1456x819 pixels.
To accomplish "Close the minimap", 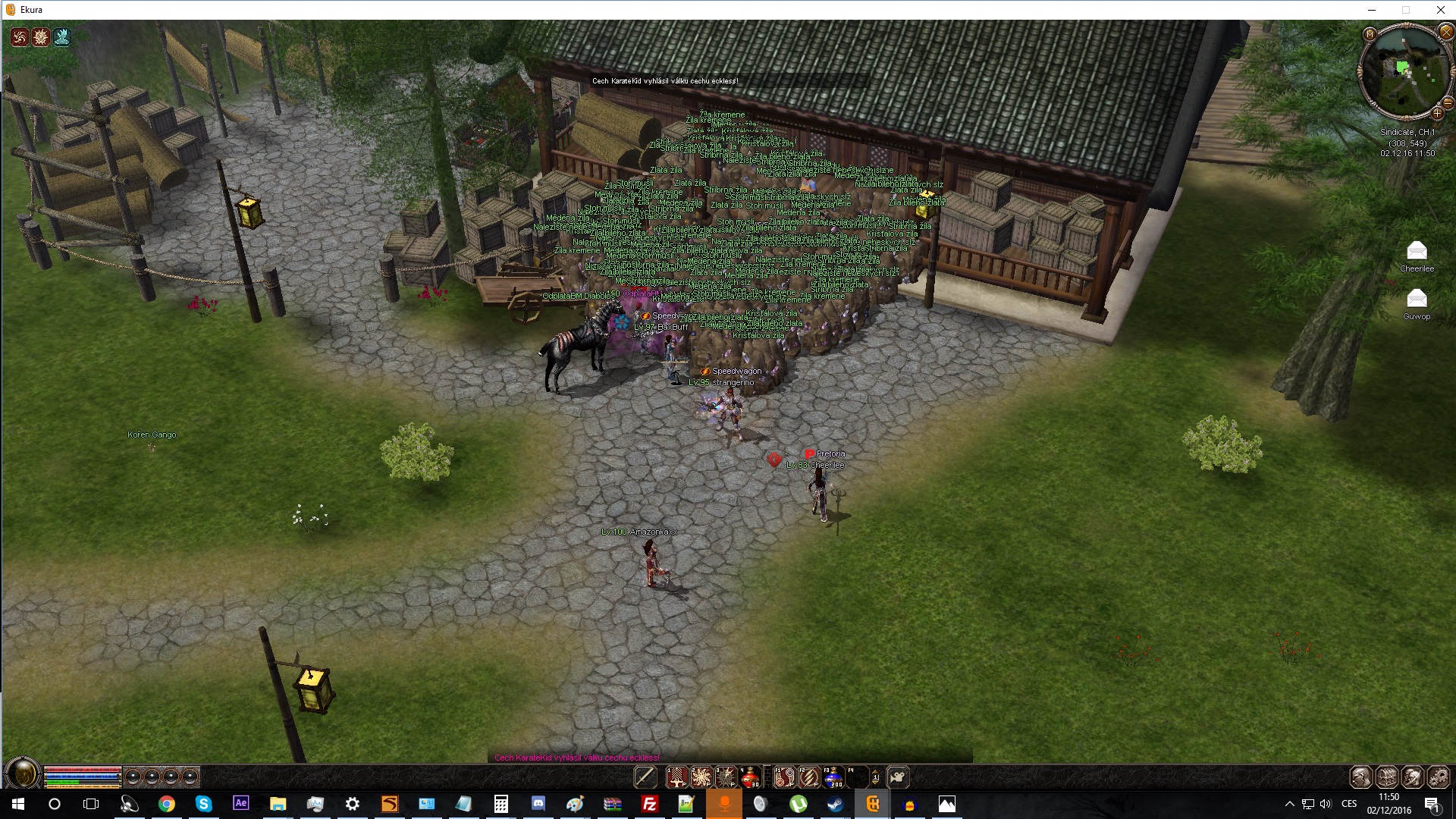I will [1446, 32].
